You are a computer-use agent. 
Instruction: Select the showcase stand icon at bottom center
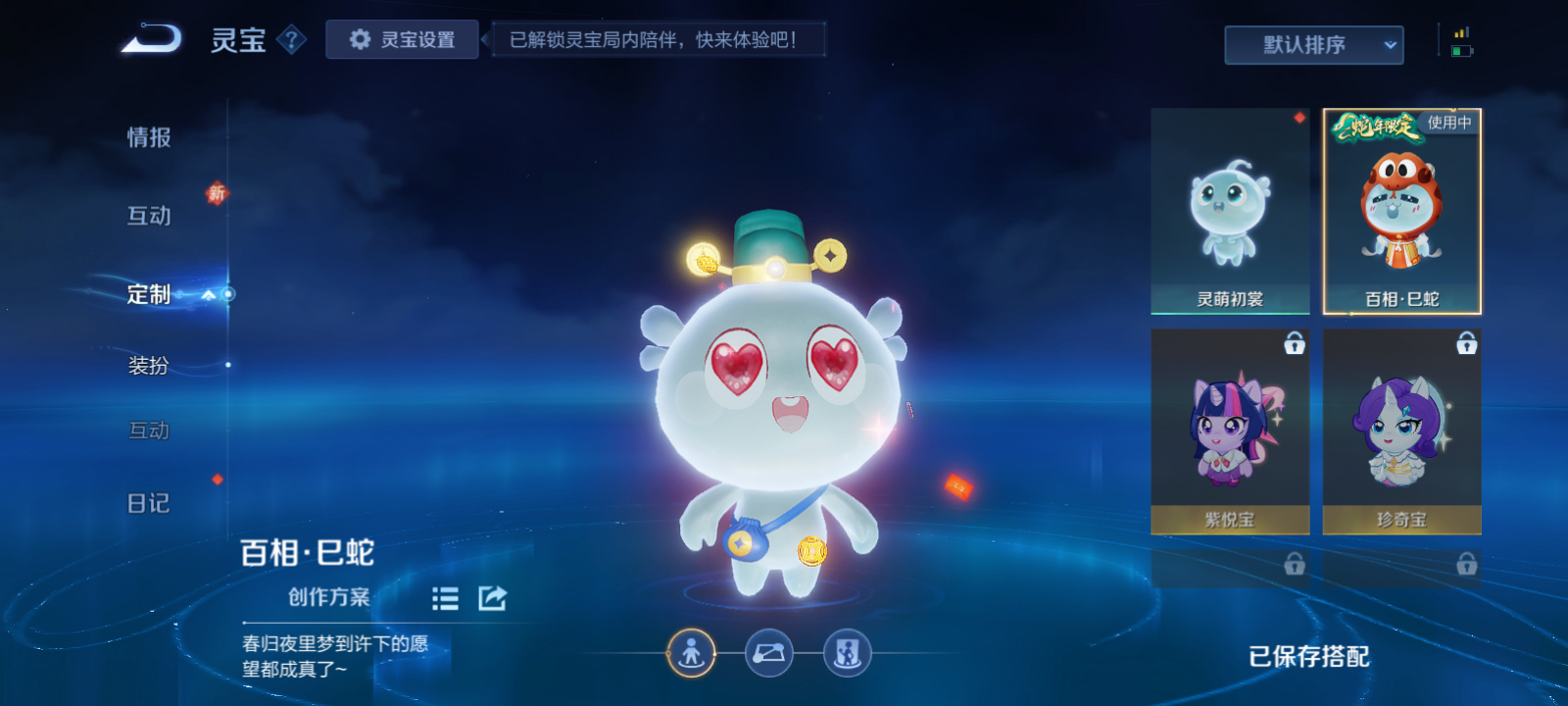click(849, 651)
